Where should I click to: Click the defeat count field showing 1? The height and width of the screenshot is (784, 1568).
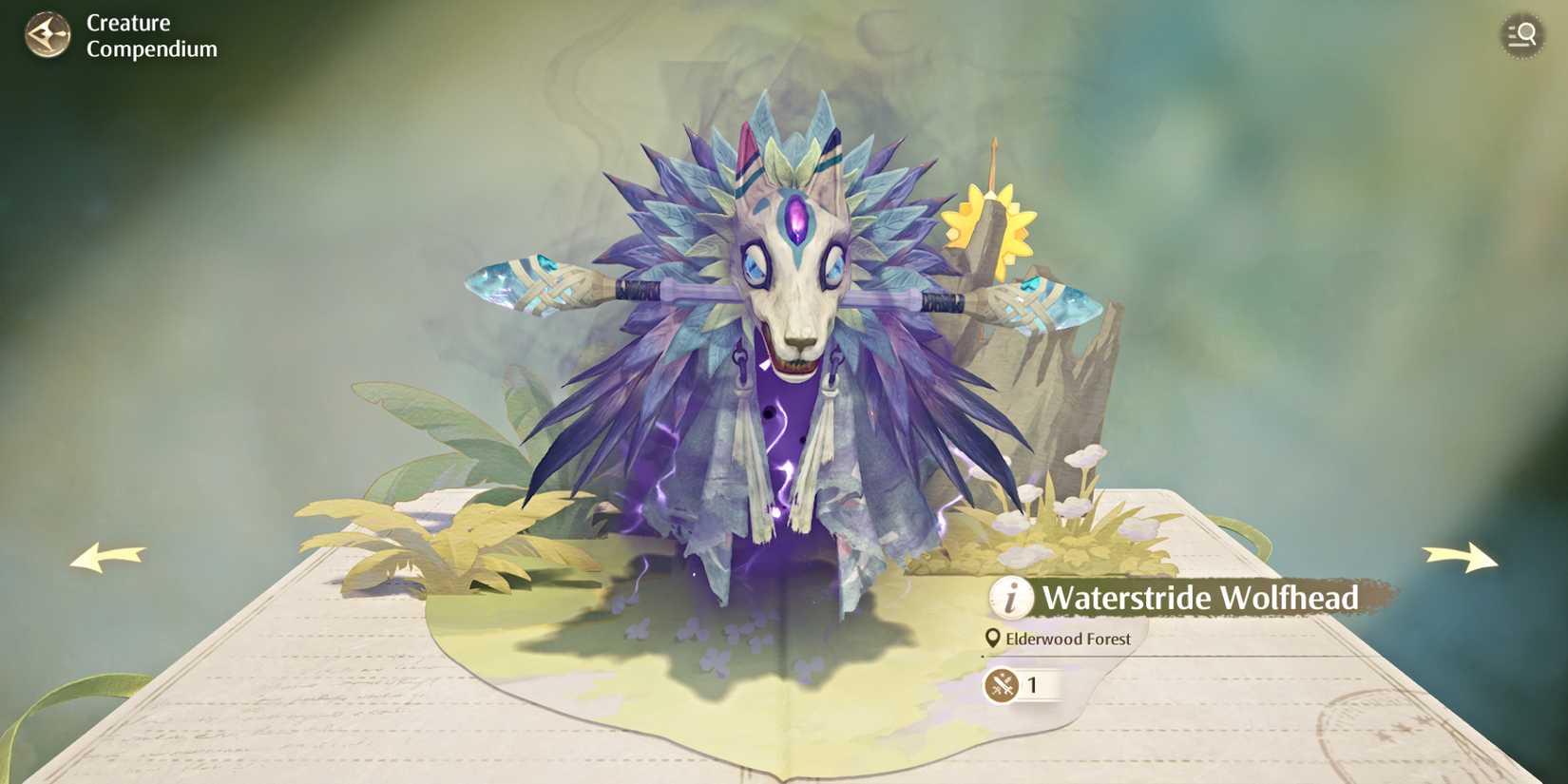pyautogui.click(x=1041, y=686)
